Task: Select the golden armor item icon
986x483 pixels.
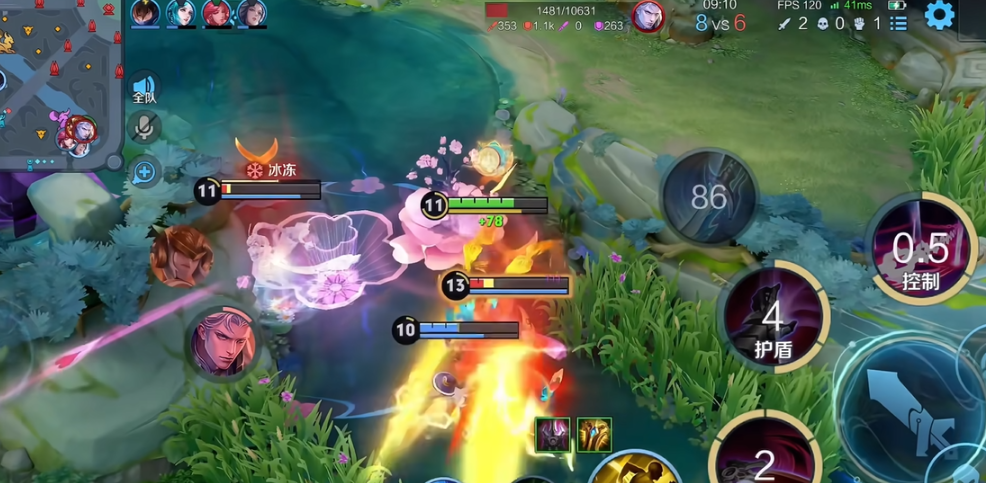Action: tap(594, 435)
